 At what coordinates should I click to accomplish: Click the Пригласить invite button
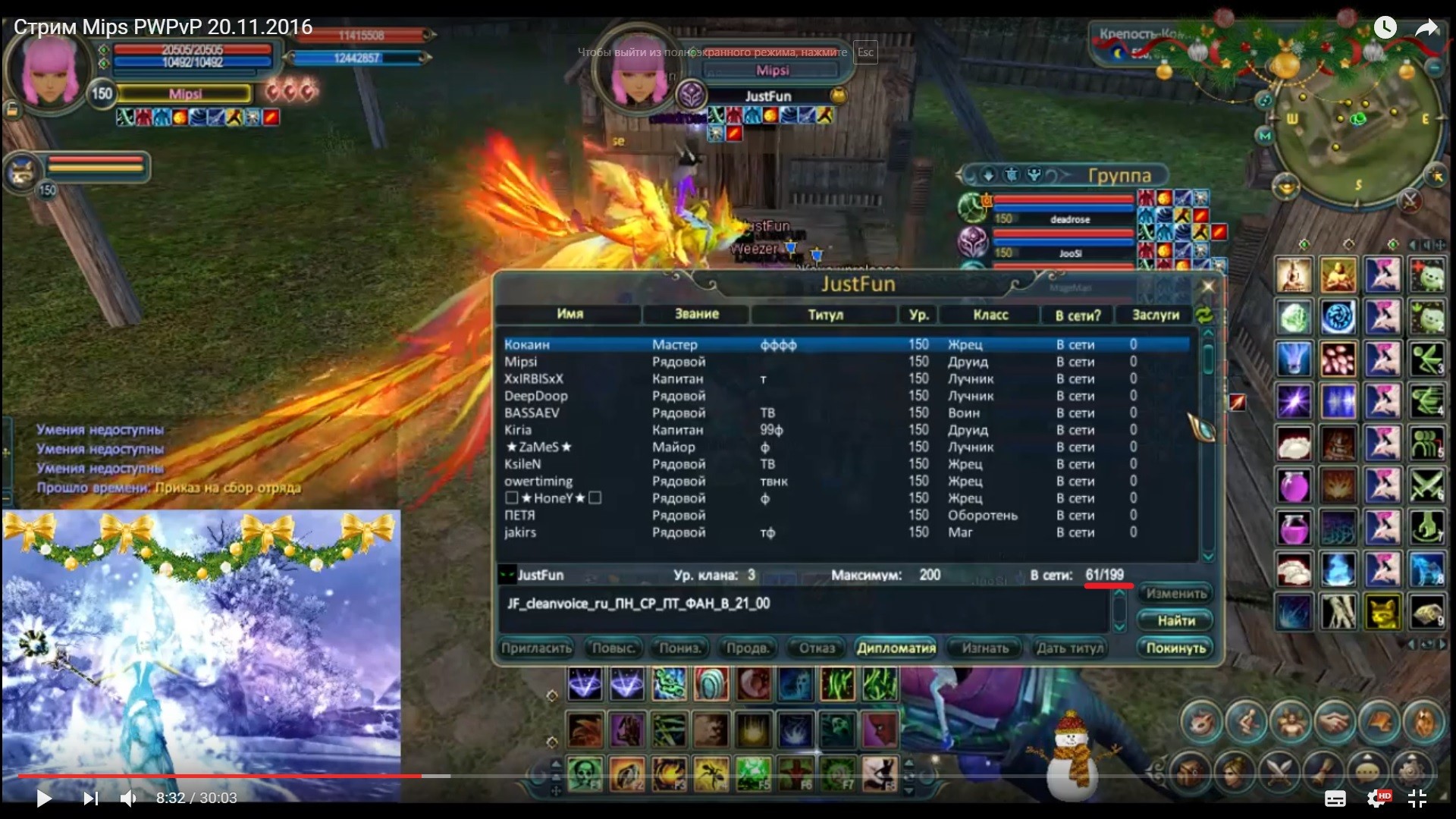535,648
